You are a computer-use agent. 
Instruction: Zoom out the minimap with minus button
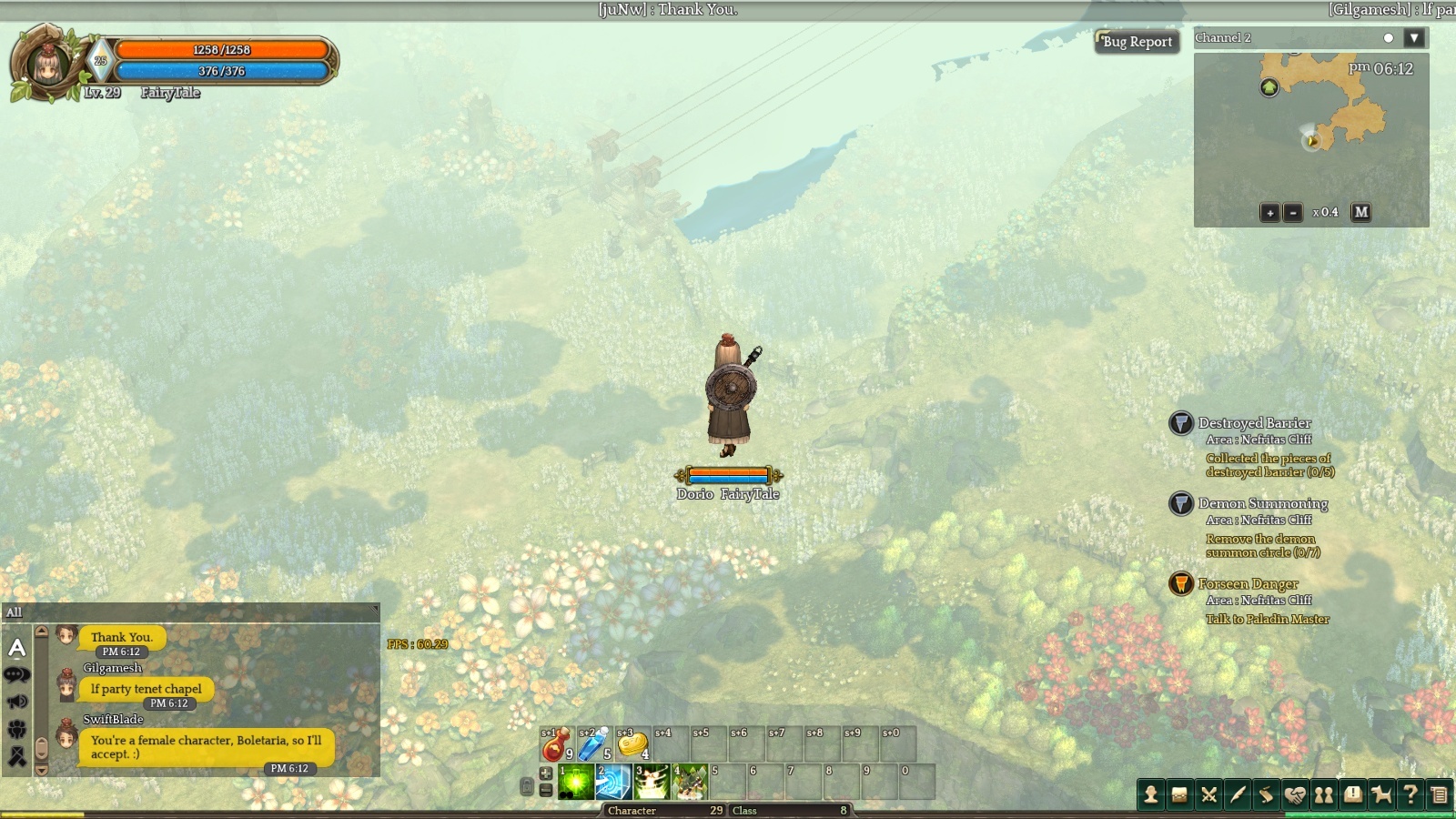click(x=1292, y=213)
